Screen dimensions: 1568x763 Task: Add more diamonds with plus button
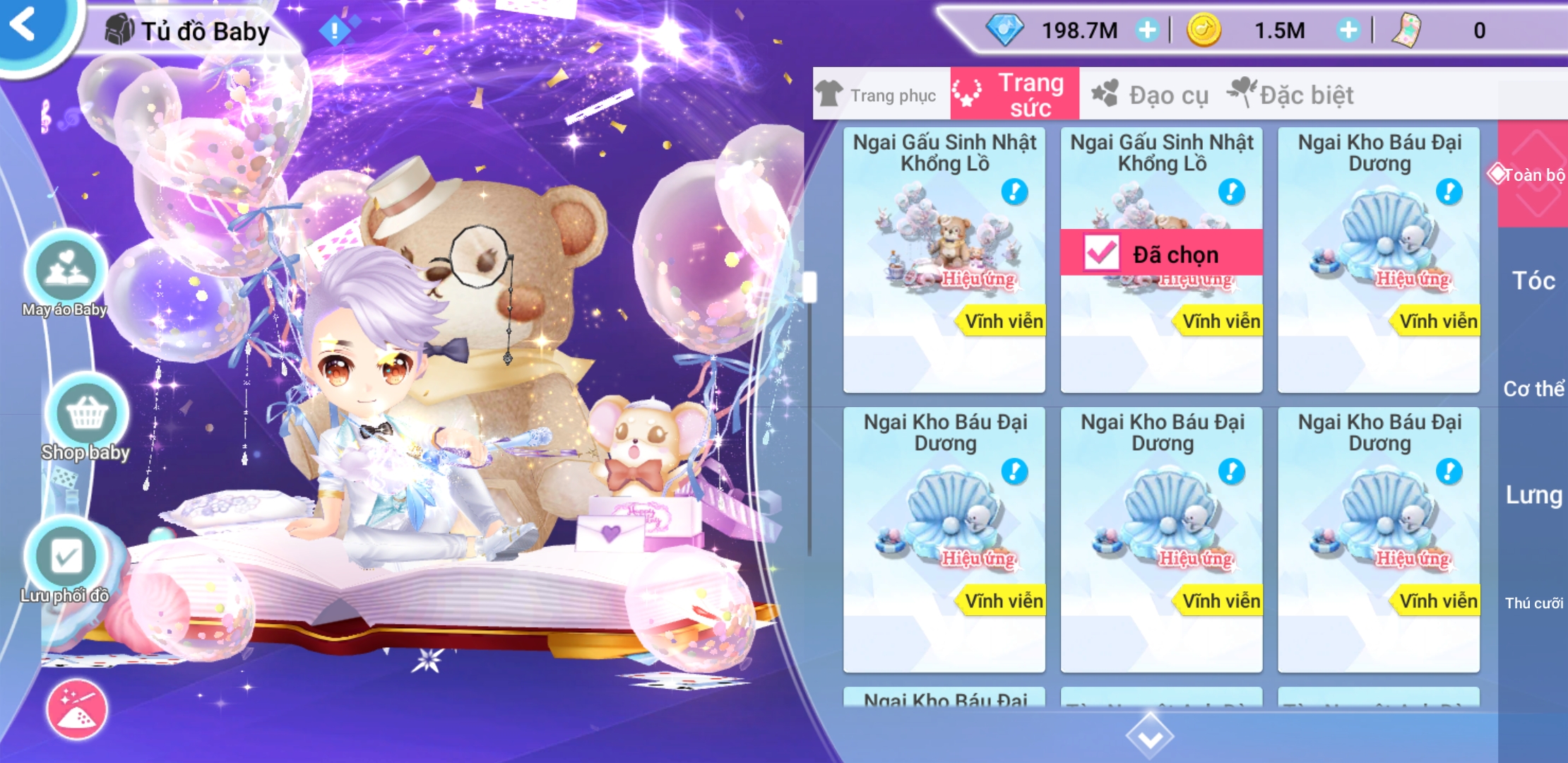click(x=1147, y=30)
